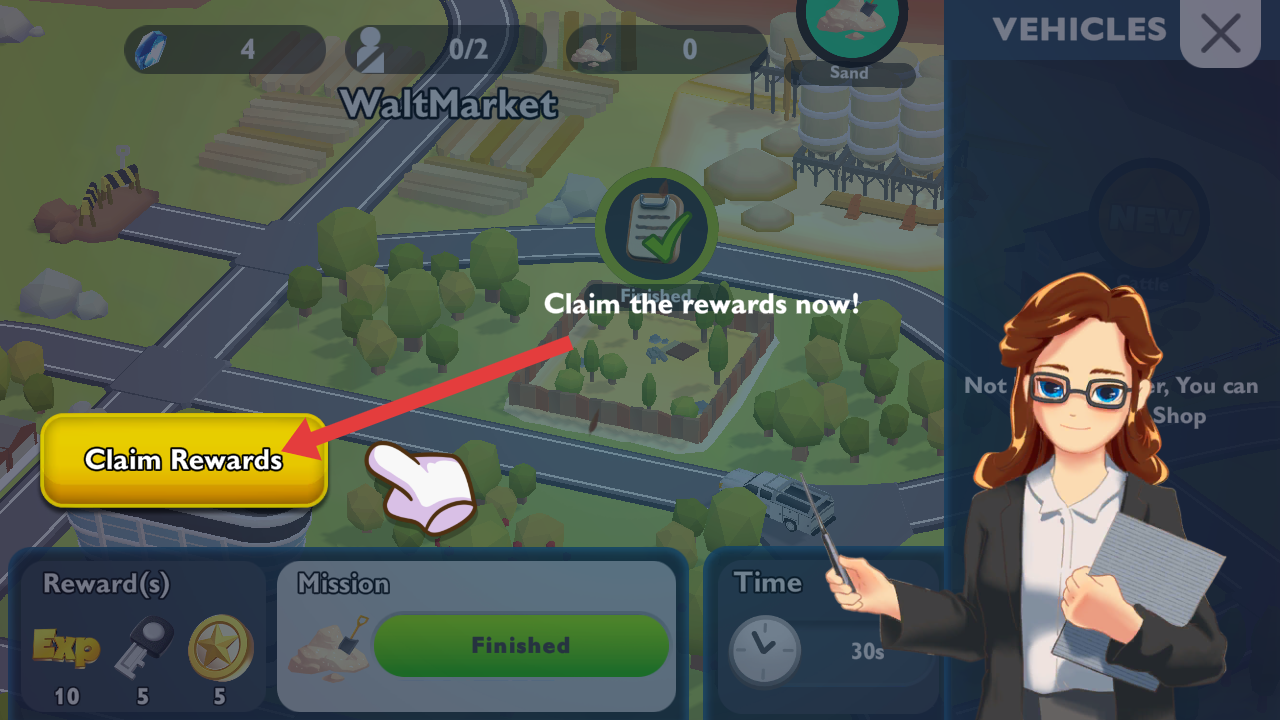This screenshot has width=1280, height=720.
Task: Click the yellow Claim Rewards button
Action: pos(184,460)
